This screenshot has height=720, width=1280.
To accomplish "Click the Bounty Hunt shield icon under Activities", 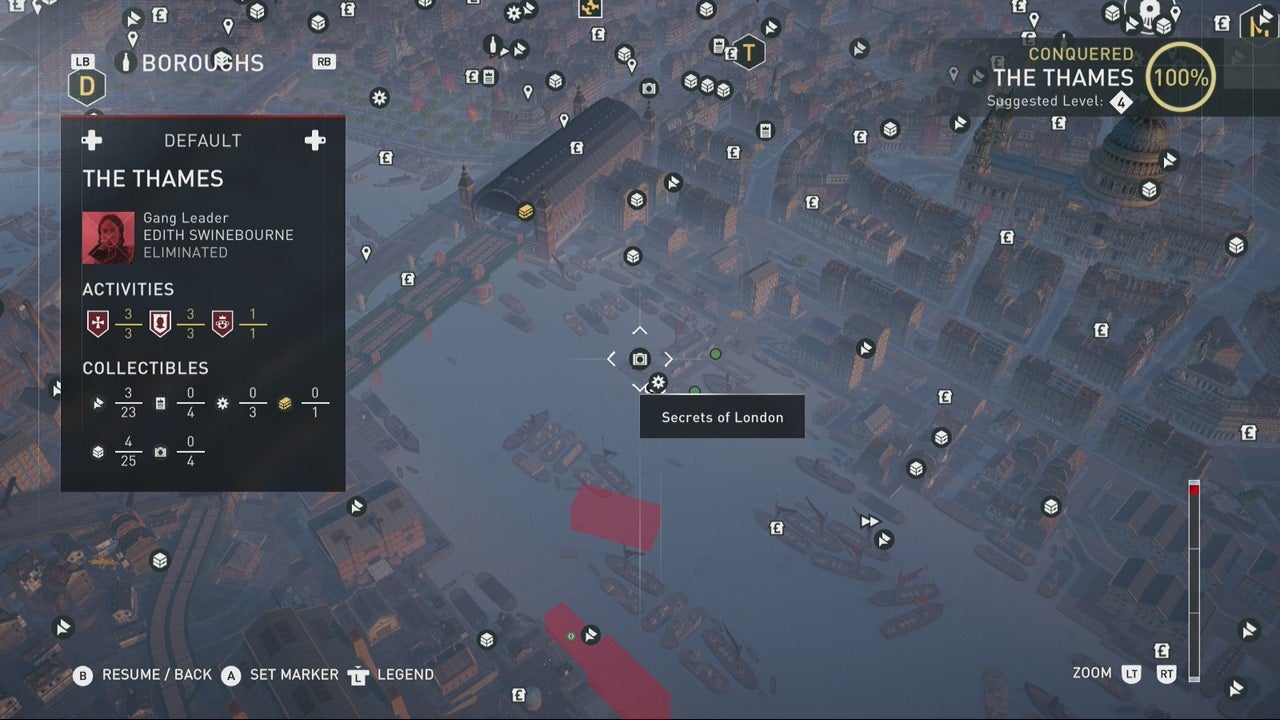I will point(159,320).
